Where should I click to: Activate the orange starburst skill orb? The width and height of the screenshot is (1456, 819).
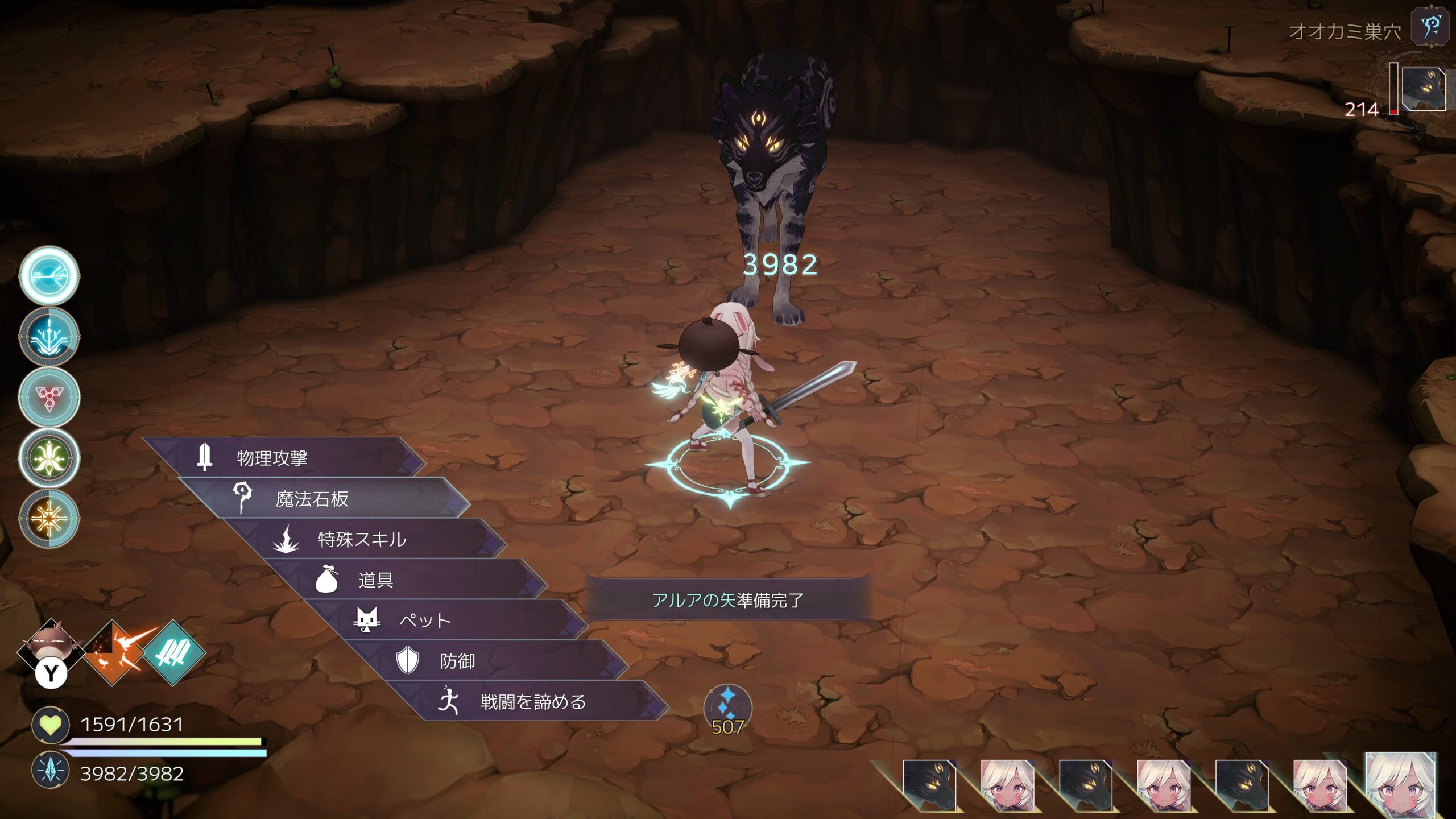49,518
